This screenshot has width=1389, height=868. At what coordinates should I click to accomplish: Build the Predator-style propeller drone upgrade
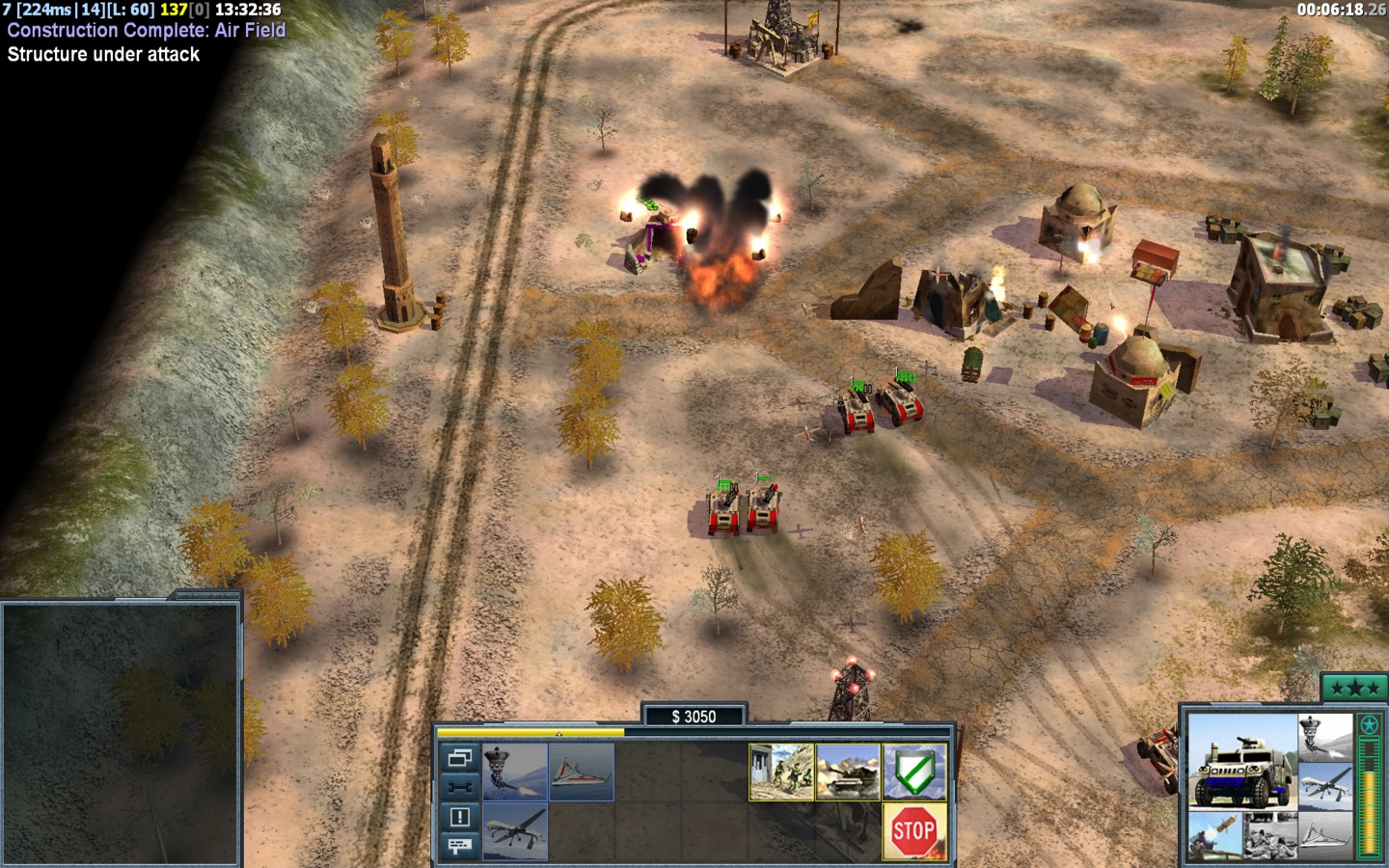pos(514,830)
